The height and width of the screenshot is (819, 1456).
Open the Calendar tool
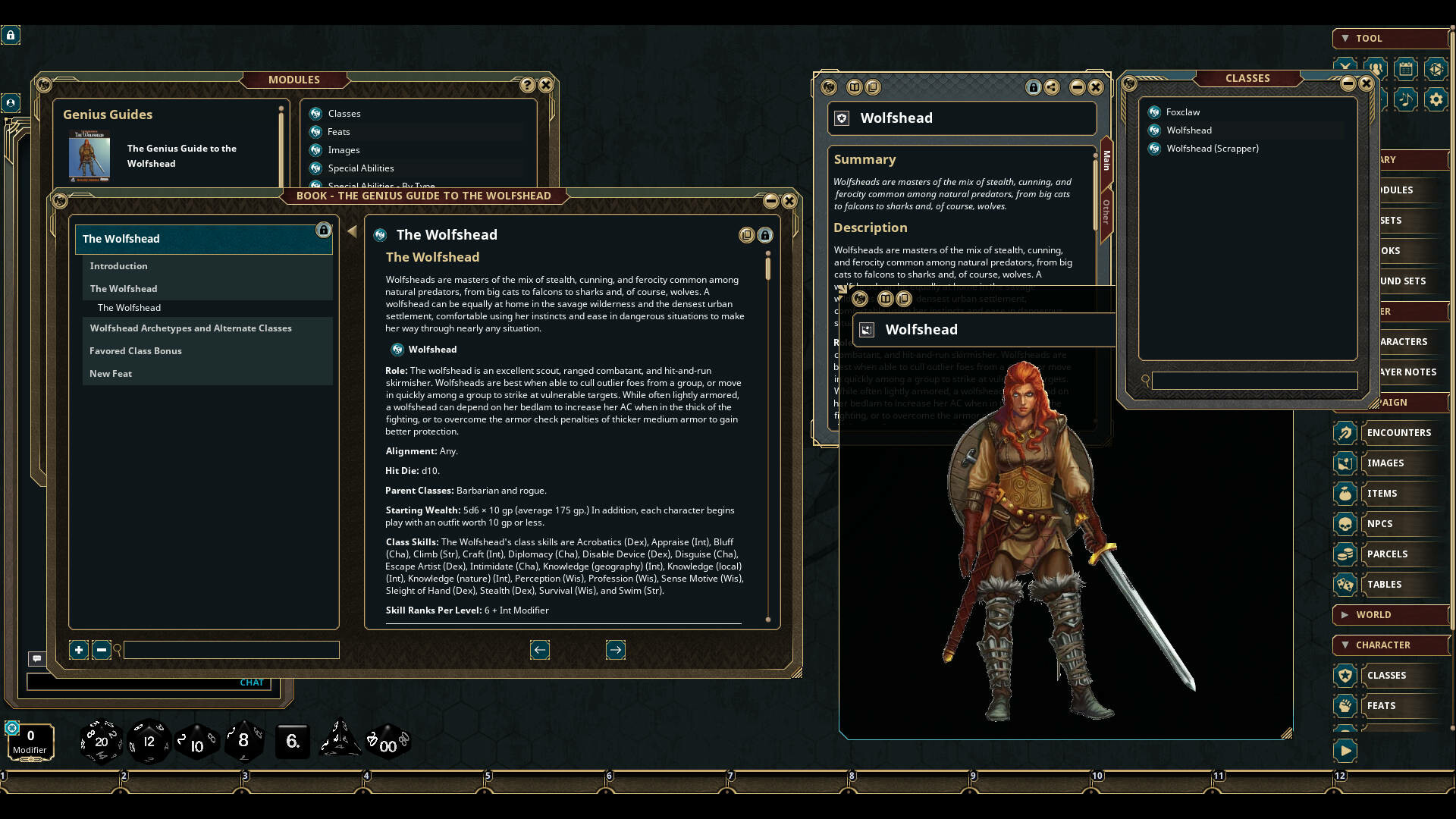pos(1407,68)
